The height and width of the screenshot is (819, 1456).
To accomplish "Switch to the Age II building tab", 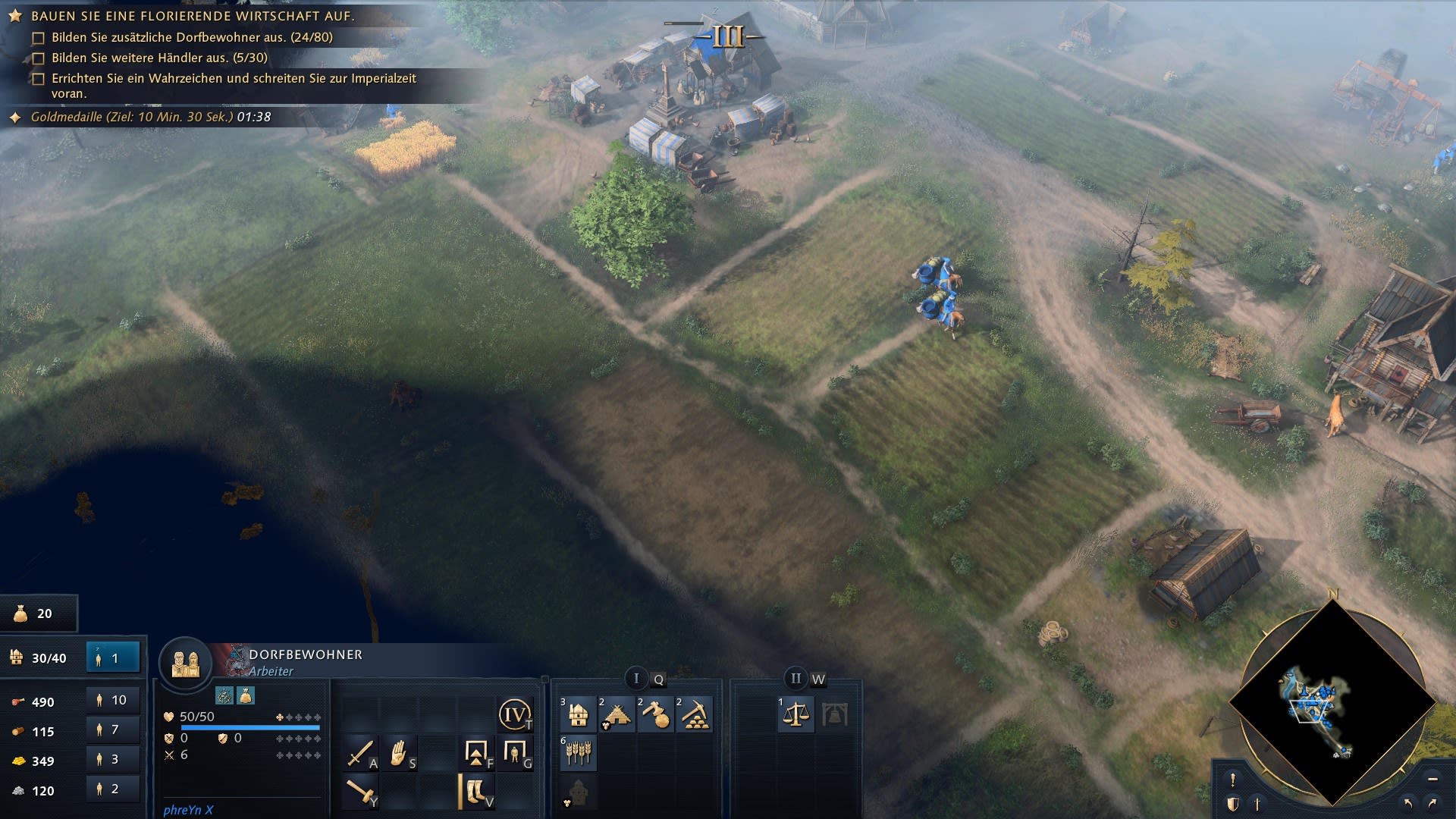I will tap(795, 678).
